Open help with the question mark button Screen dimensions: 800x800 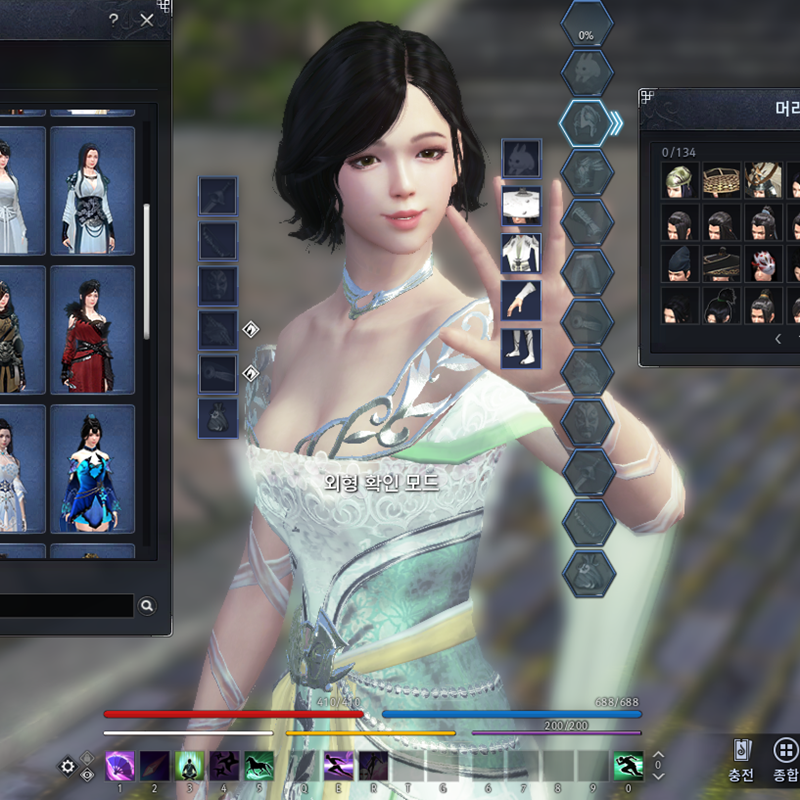point(113,19)
